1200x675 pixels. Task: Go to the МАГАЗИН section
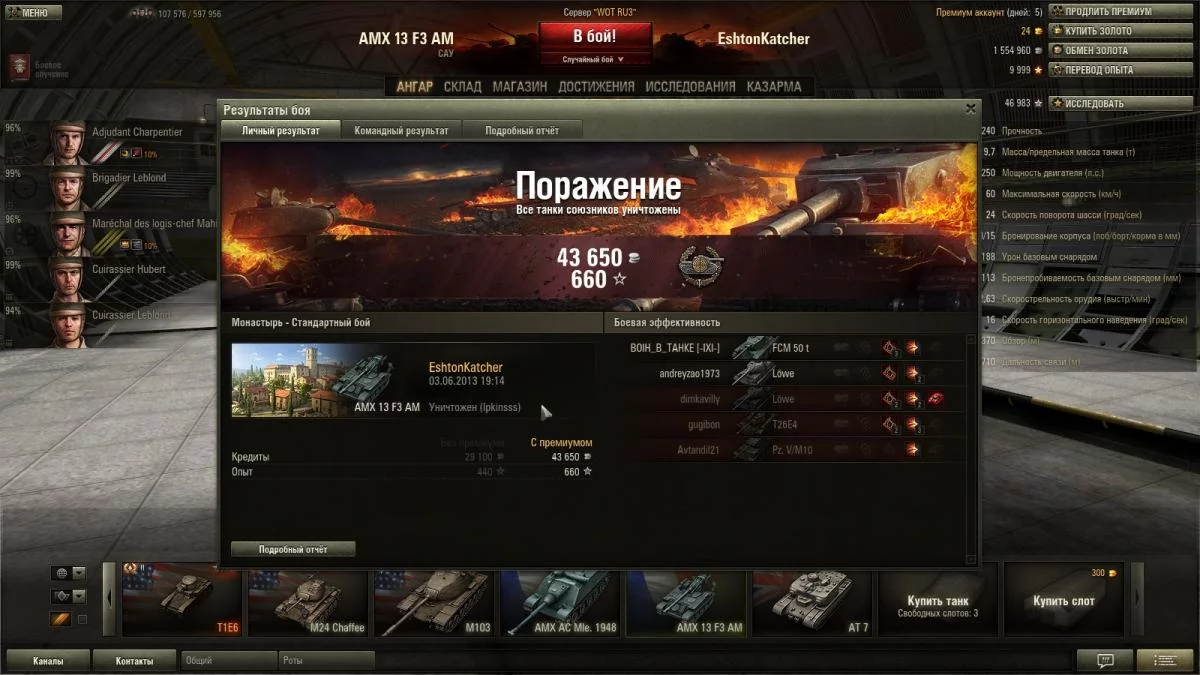point(520,87)
